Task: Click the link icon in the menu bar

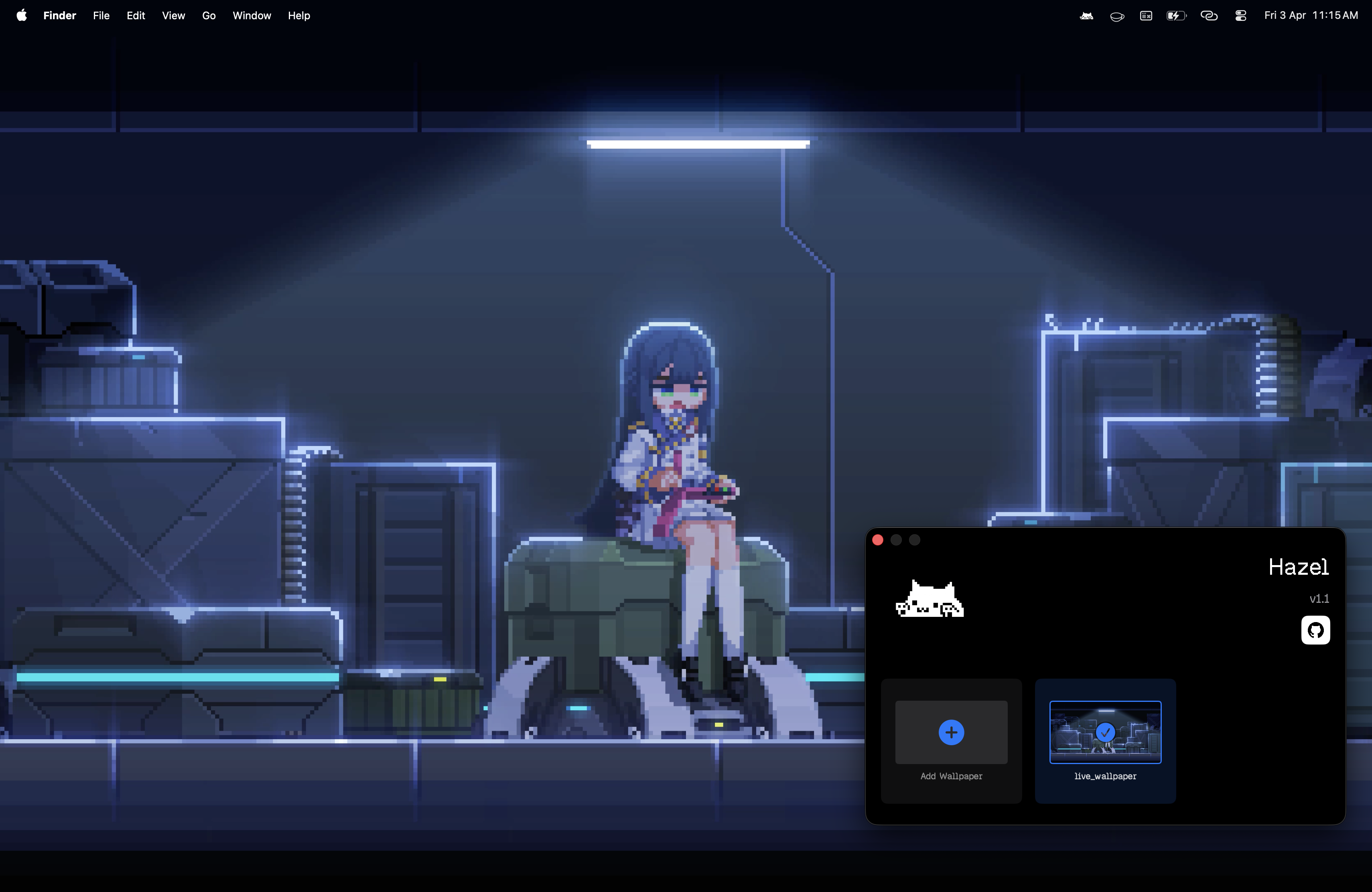Action: (x=1208, y=16)
